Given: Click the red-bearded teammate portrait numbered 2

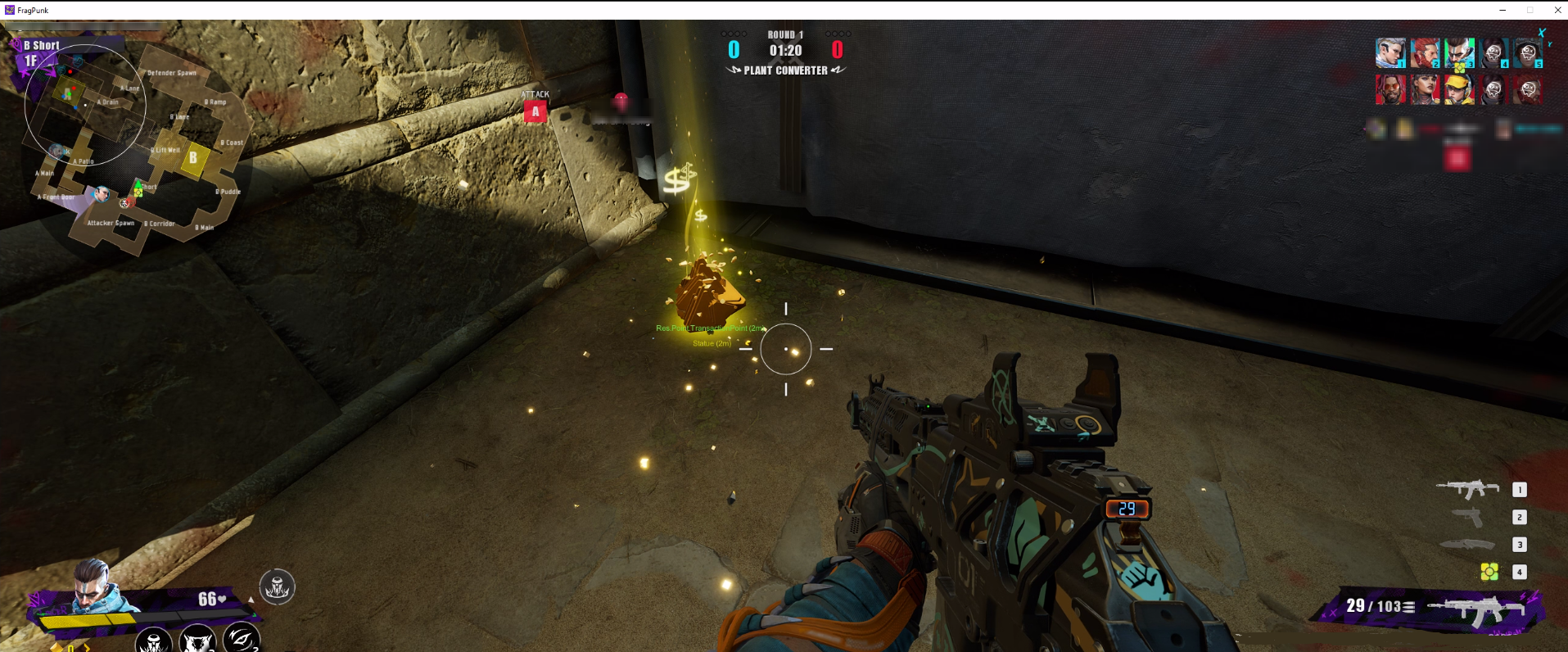Looking at the screenshot, I should click(1425, 53).
